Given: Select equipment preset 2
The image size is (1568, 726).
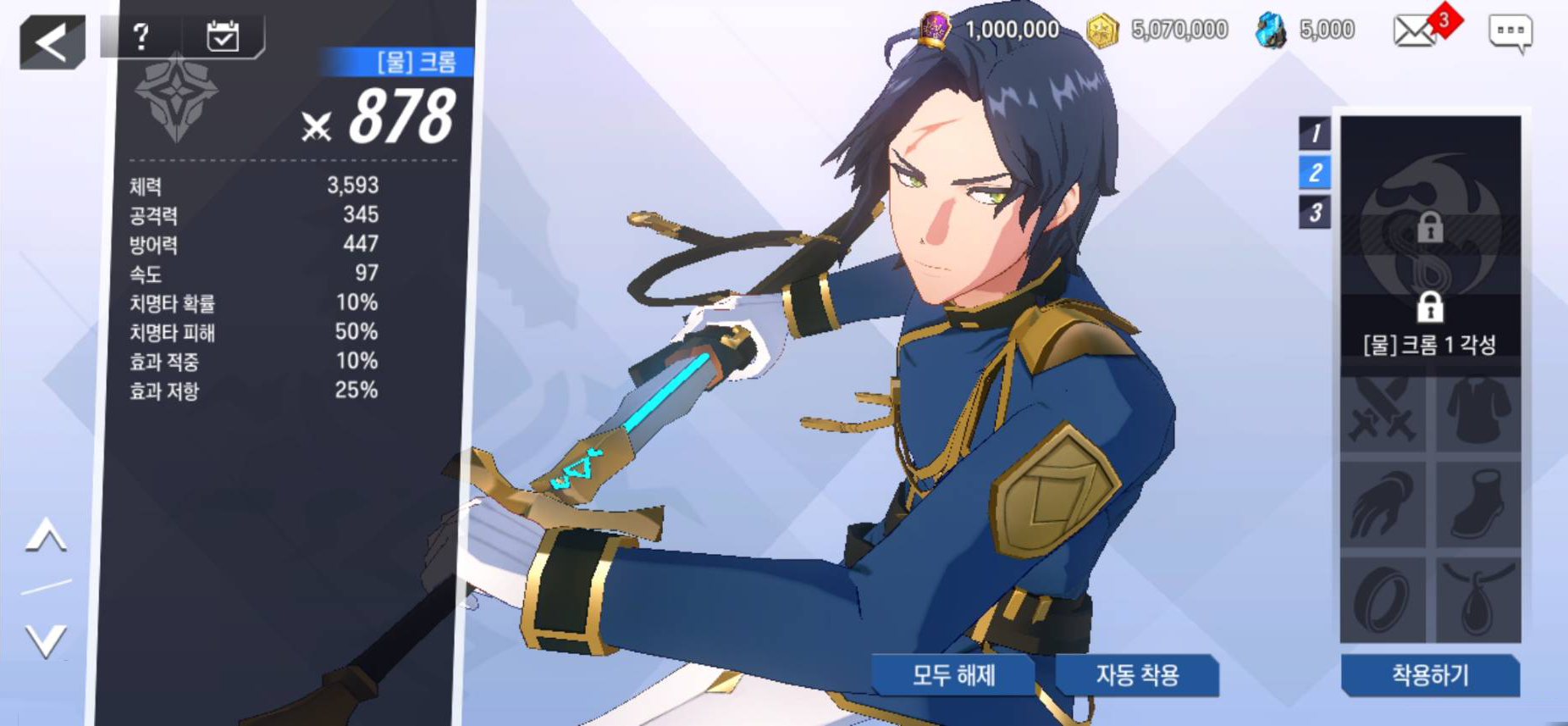Looking at the screenshot, I should pyautogui.click(x=1315, y=173).
